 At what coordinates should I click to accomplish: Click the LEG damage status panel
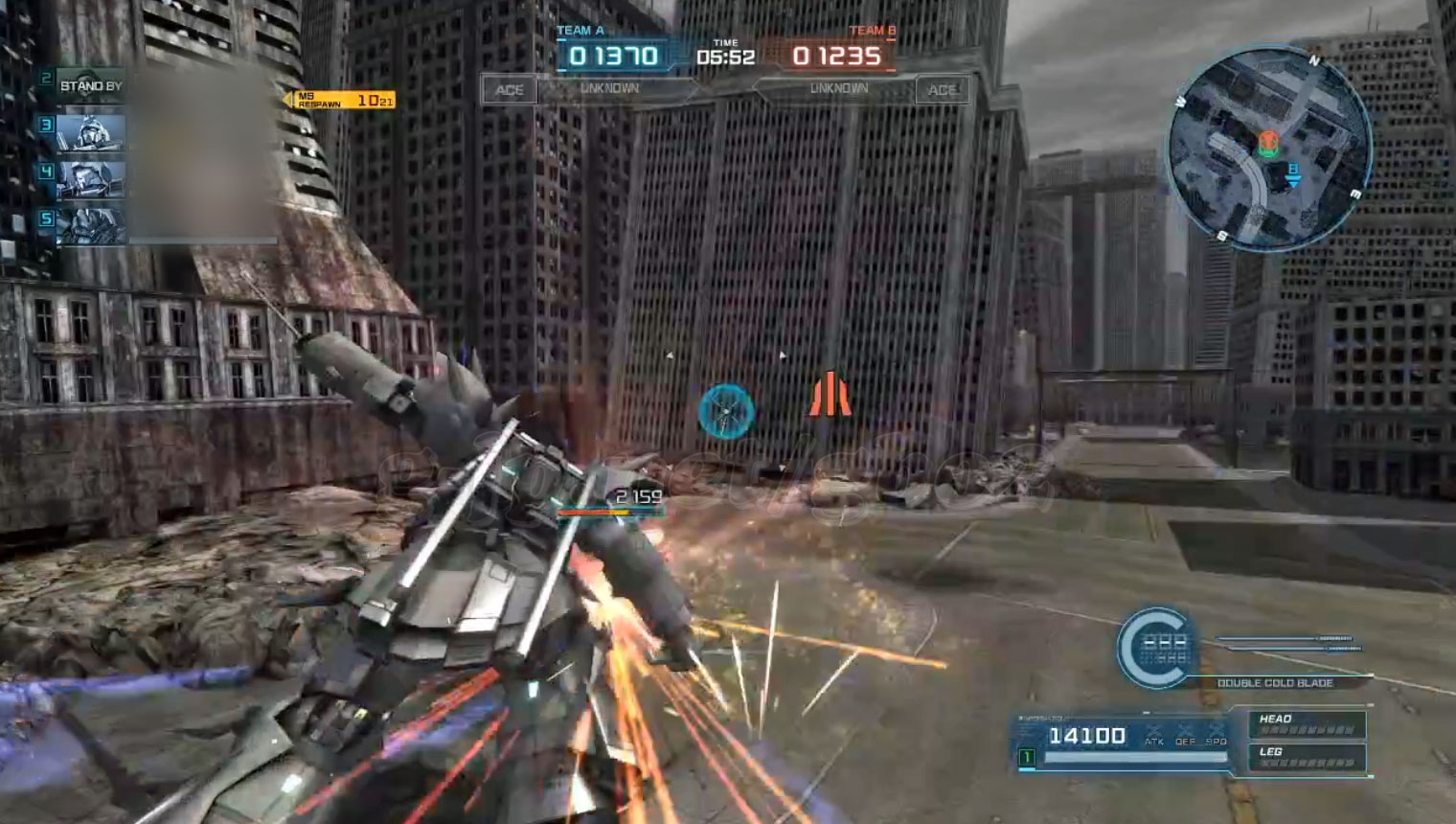coord(1308,757)
